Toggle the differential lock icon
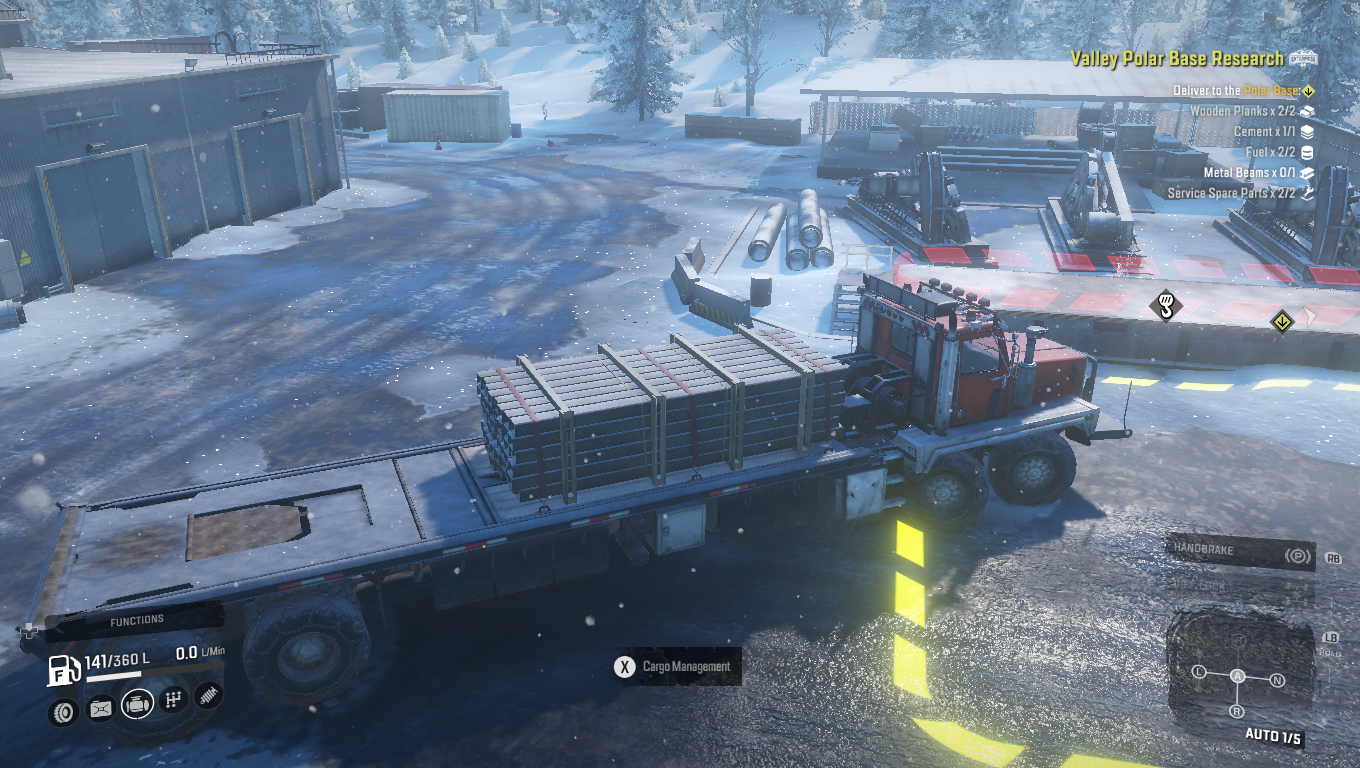The image size is (1360, 768). [101, 709]
